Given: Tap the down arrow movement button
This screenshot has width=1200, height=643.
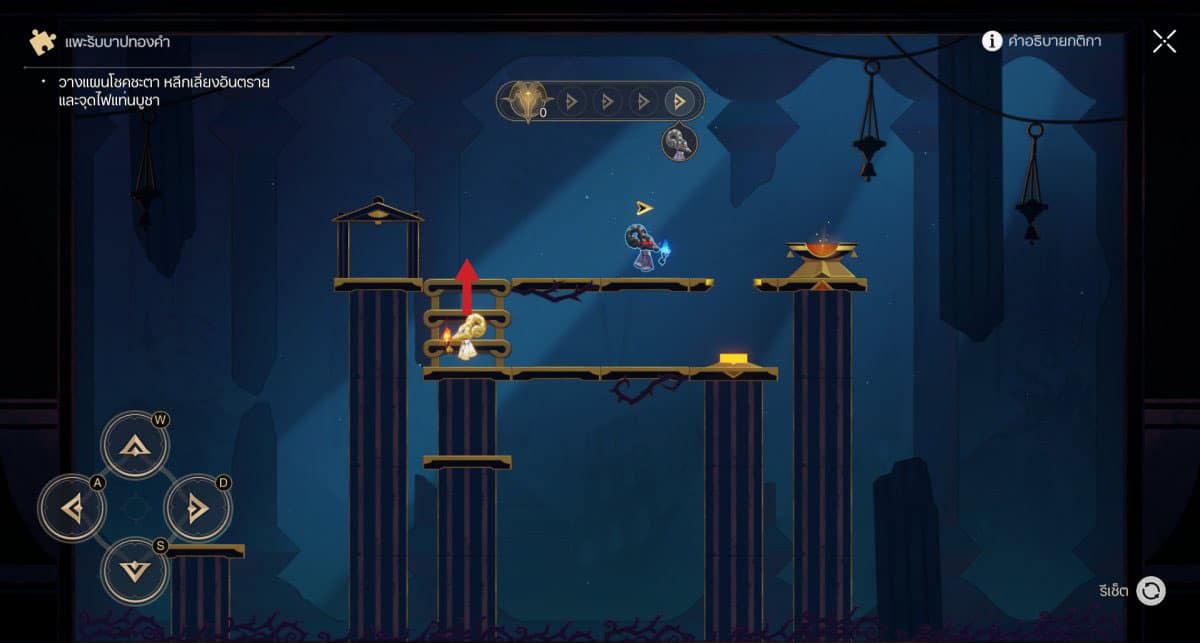Looking at the screenshot, I should pos(134,571).
